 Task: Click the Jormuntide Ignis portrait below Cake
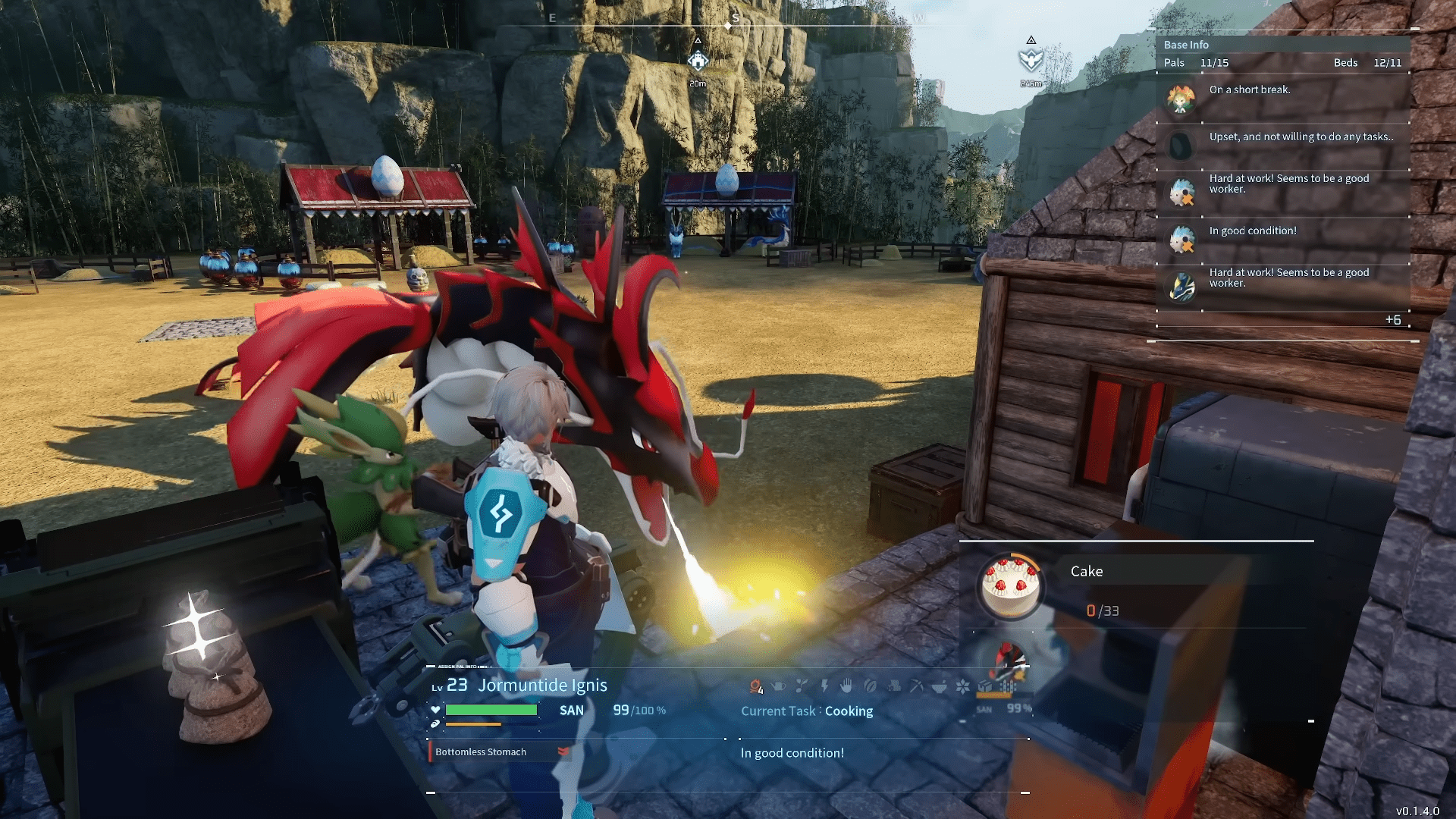[1008, 661]
